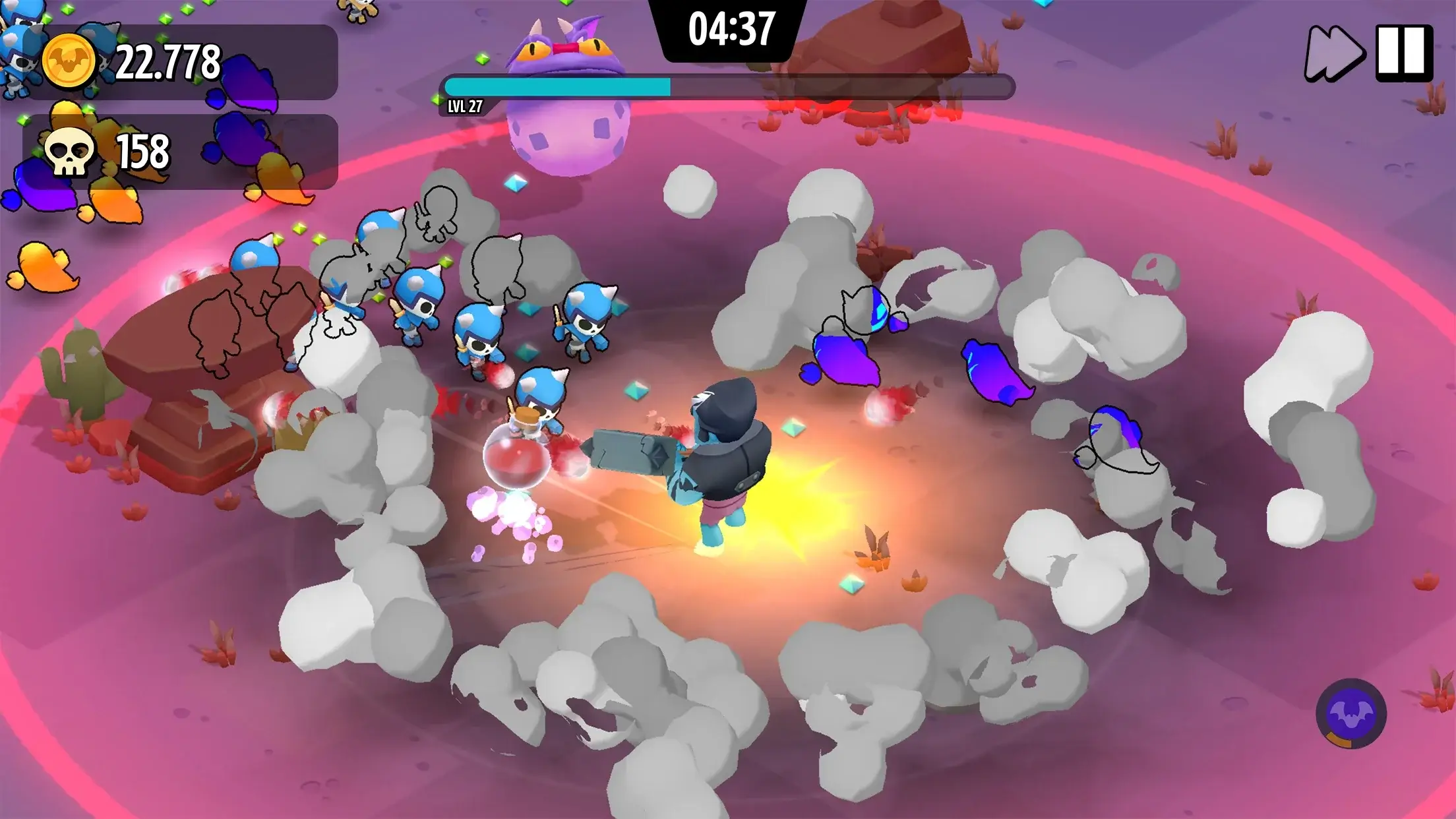The width and height of the screenshot is (1456, 819).
Task: Activate the purple bat ability
Action: pyautogui.click(x=1350, y=713)
